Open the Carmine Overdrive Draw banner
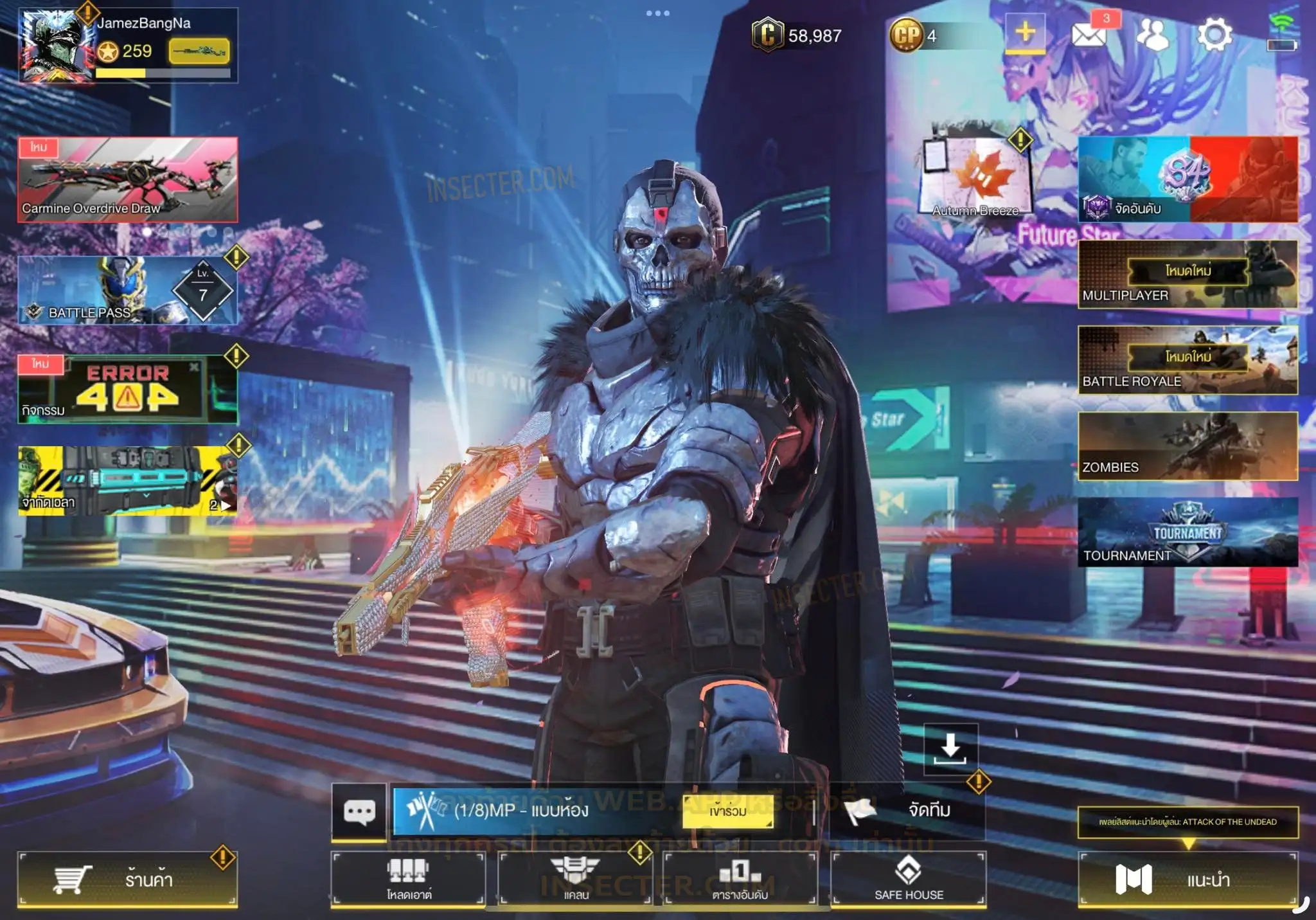This screenshot has width=1316, height=920. 127,180
